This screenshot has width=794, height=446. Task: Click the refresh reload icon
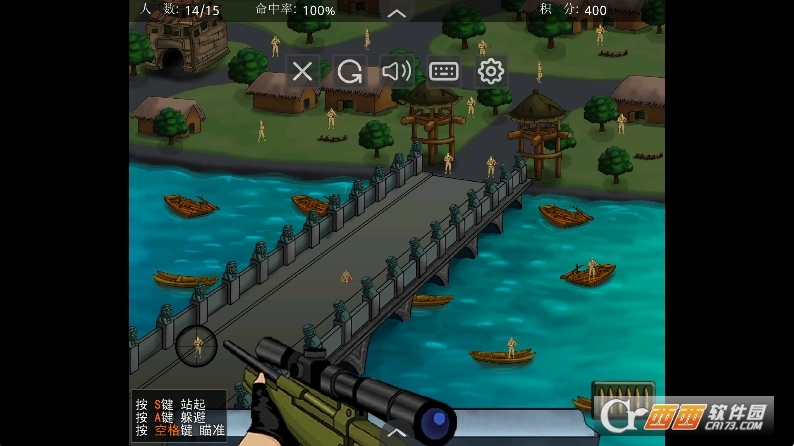[x=349, y=71]
